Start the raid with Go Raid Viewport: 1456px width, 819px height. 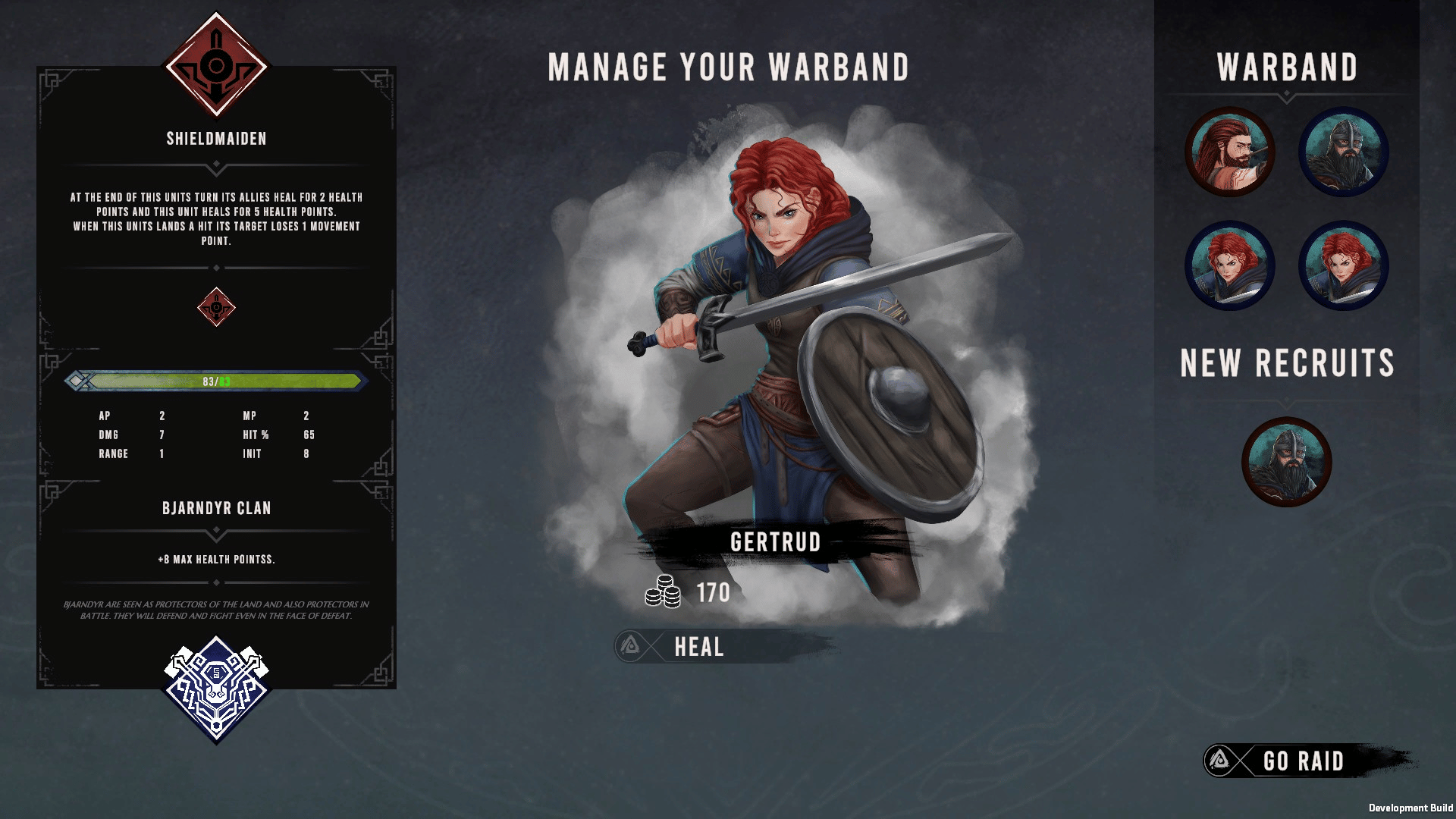click(1301, 761)
